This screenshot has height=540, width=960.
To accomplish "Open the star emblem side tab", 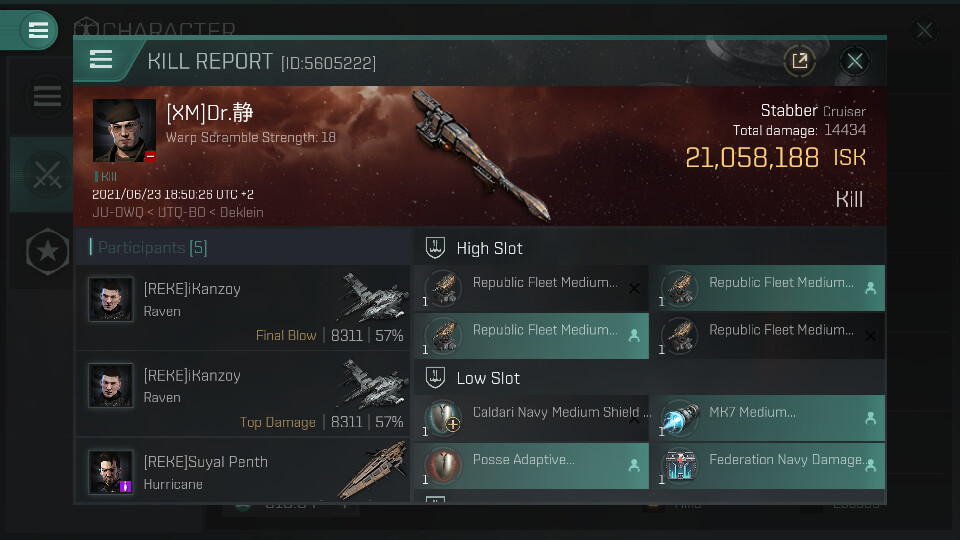I will (46, 252).
